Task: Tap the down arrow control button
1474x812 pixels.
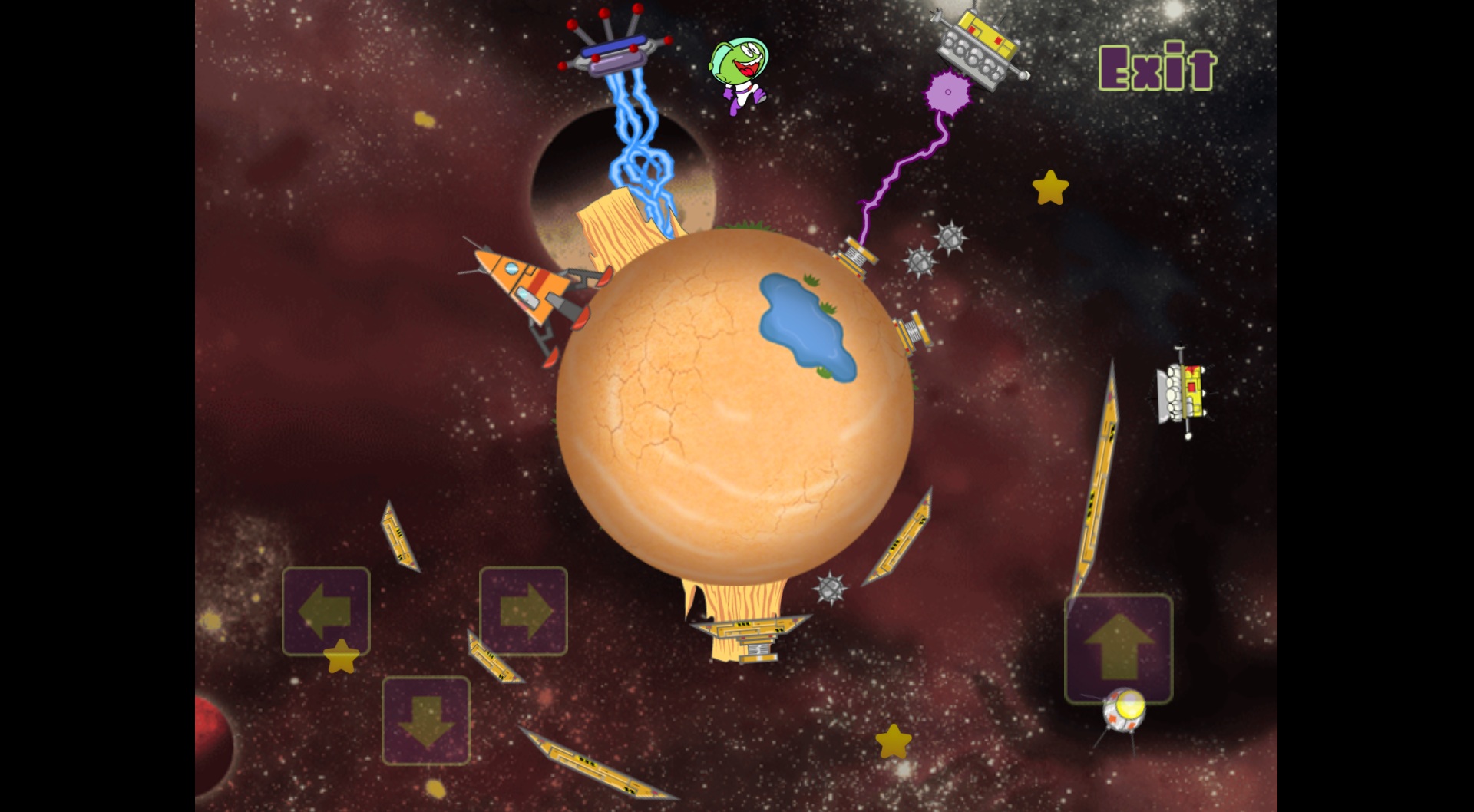Action: [x=426, y=720]
